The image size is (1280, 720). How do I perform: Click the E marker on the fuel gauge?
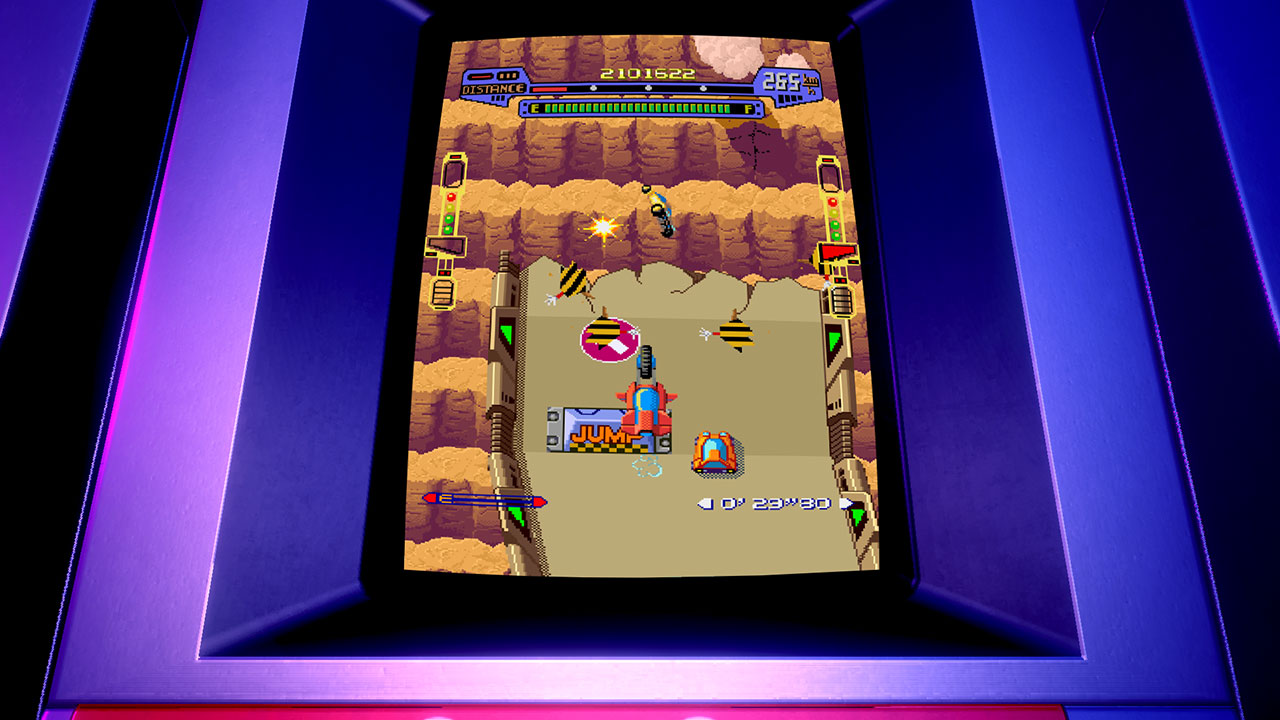pos(536,107)
